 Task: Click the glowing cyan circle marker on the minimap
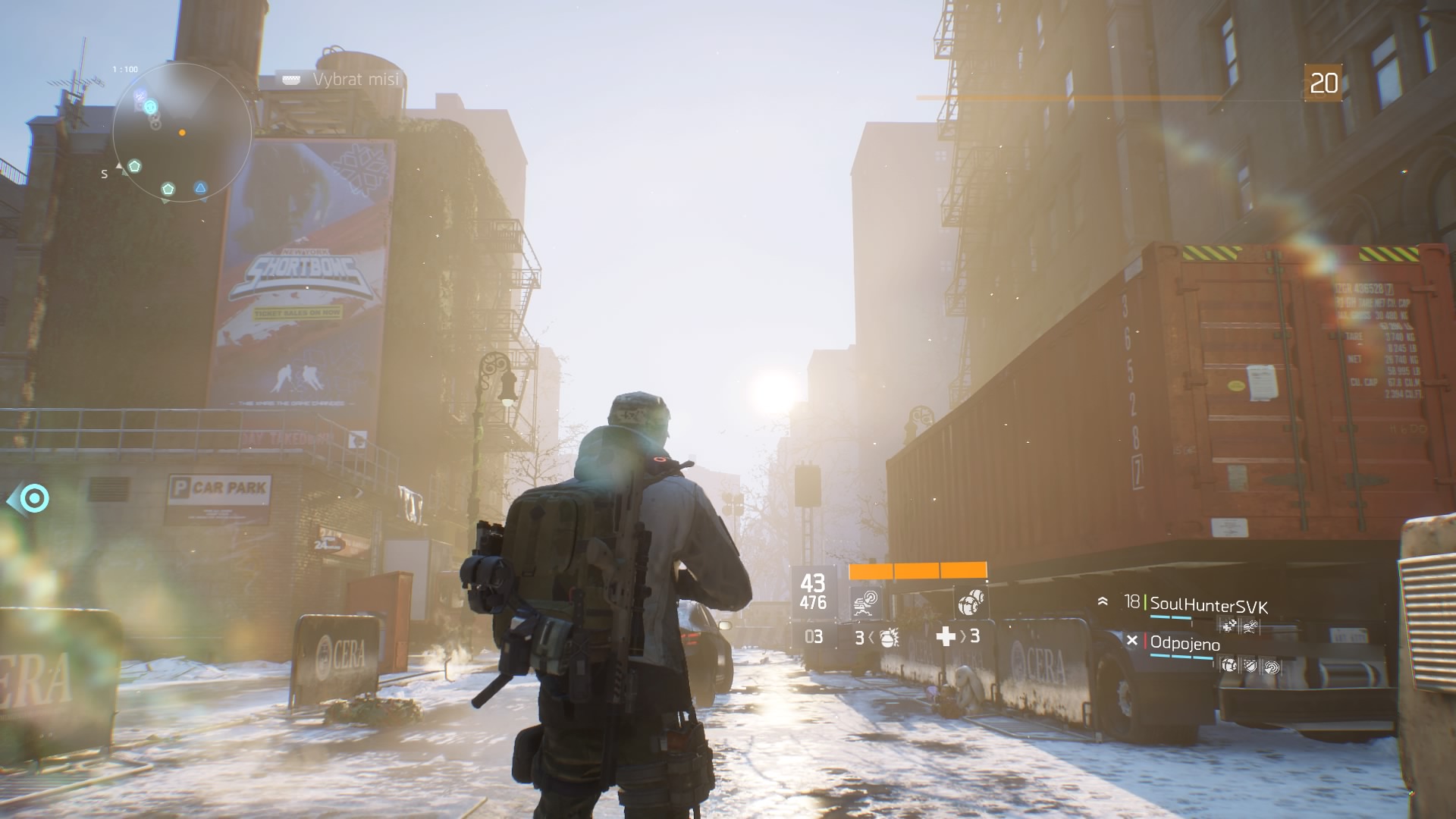click(150, 106)
